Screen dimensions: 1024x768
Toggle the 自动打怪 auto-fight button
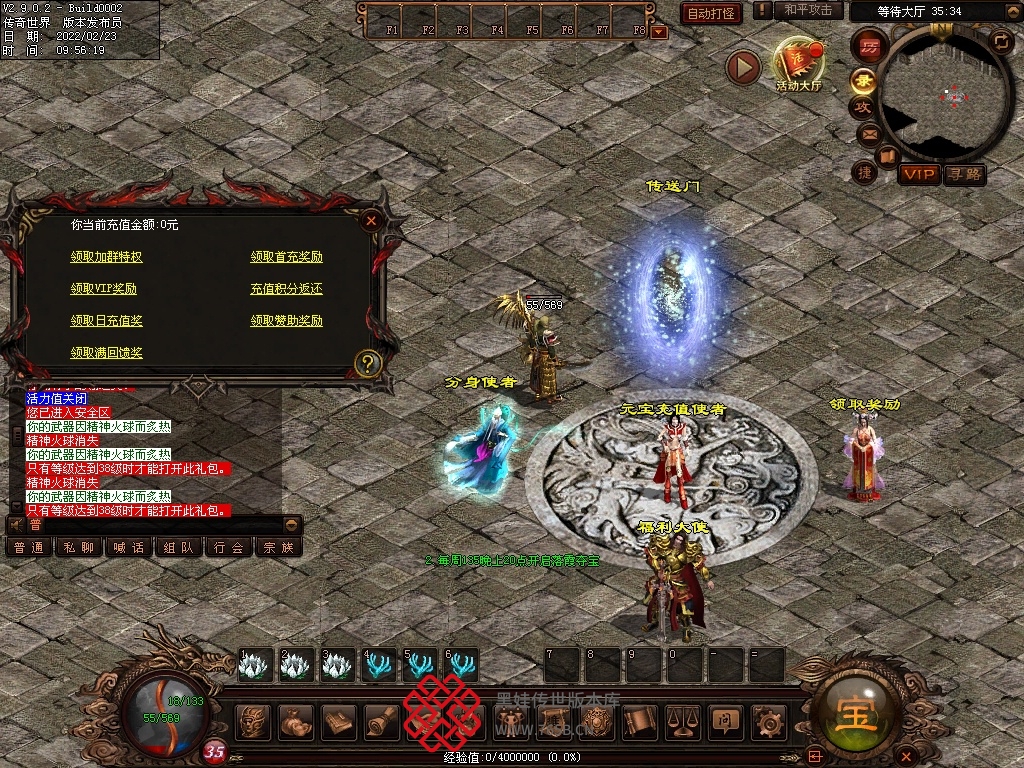point(711,13)
